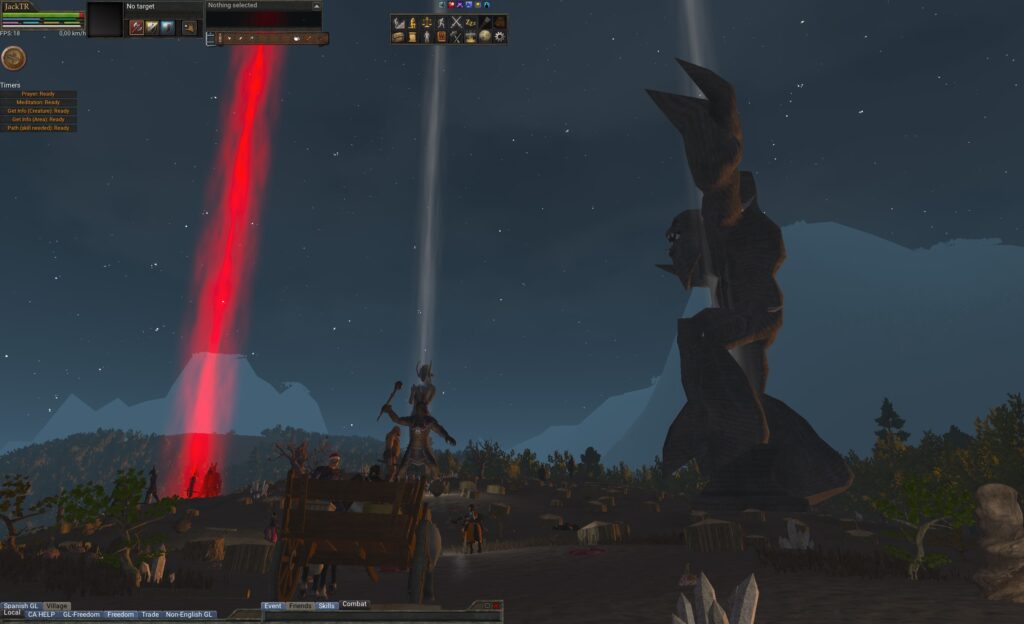Image resolution: width=1024 pixels, height=624 pixels.
Task: Collapse the Nothing selected panel arrow
Action: click(316, 6)
